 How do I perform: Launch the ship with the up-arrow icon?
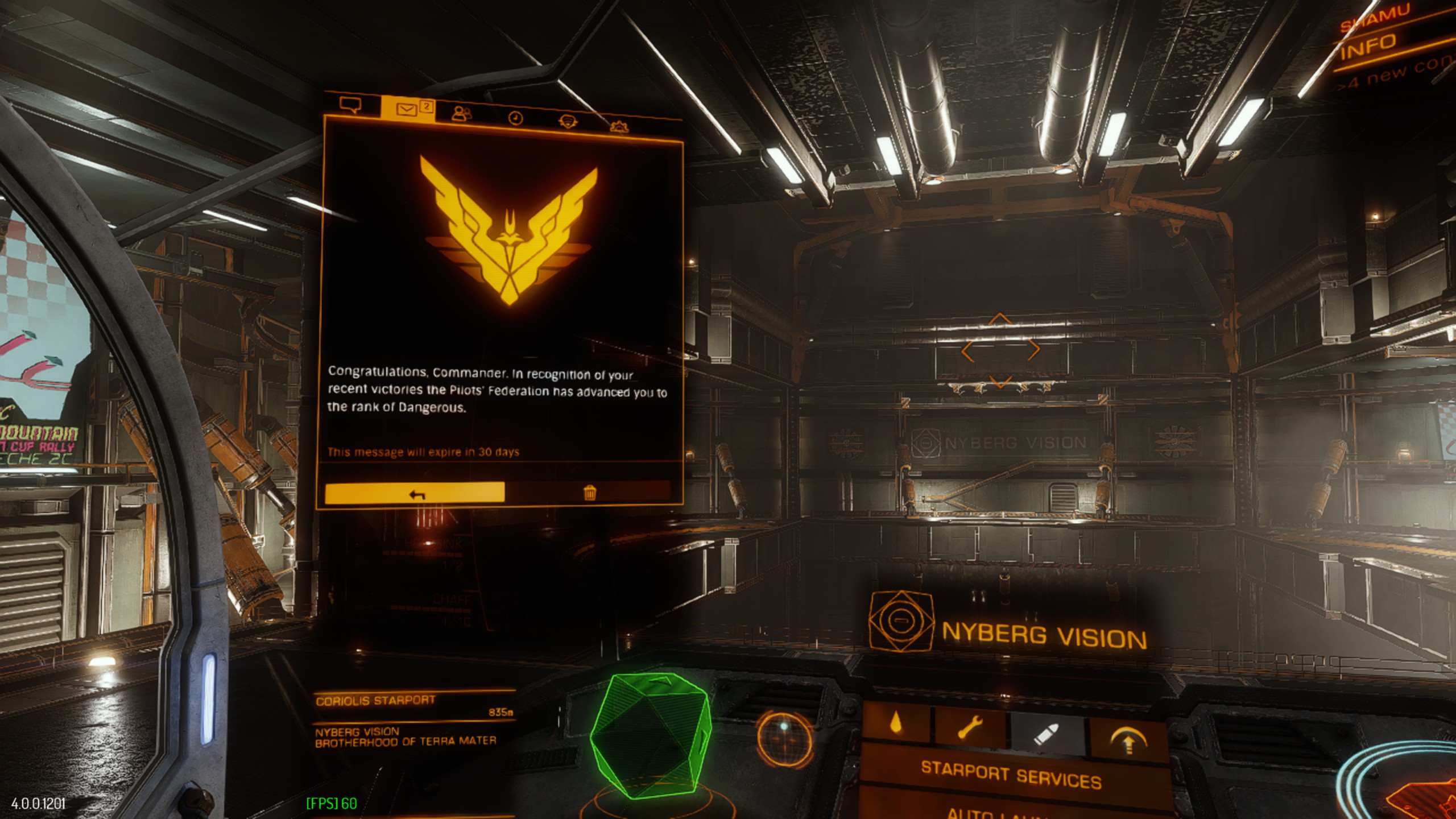pyautogui.click(x=1128, y=741)
